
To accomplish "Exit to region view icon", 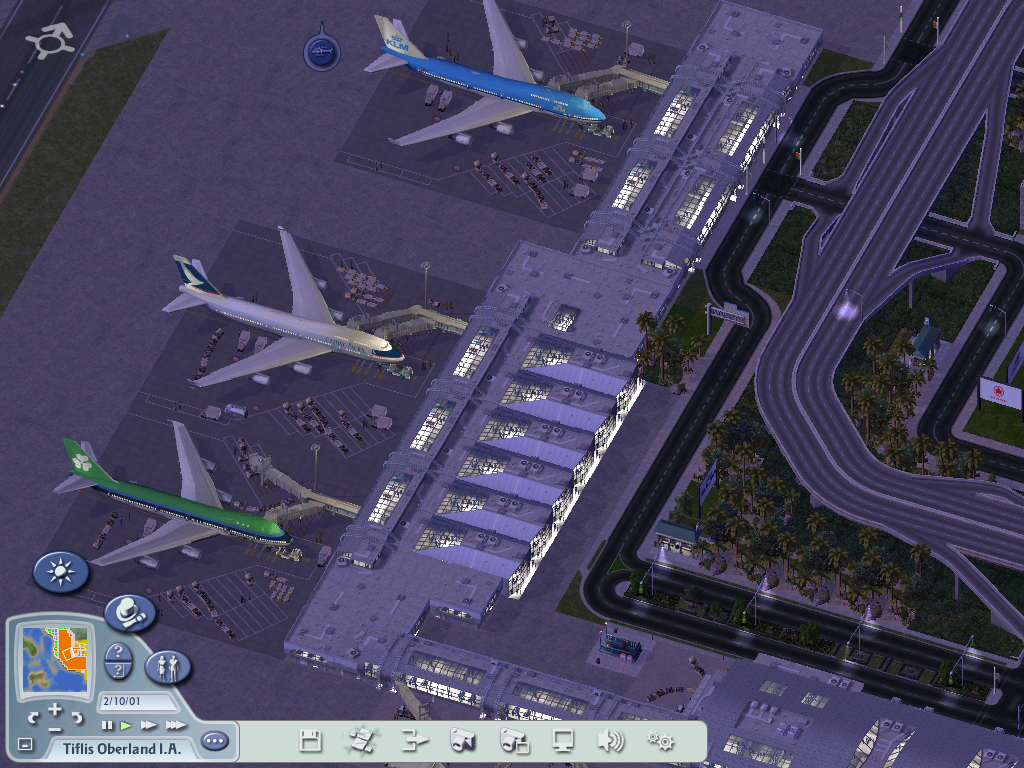I will tap(360, 741).
